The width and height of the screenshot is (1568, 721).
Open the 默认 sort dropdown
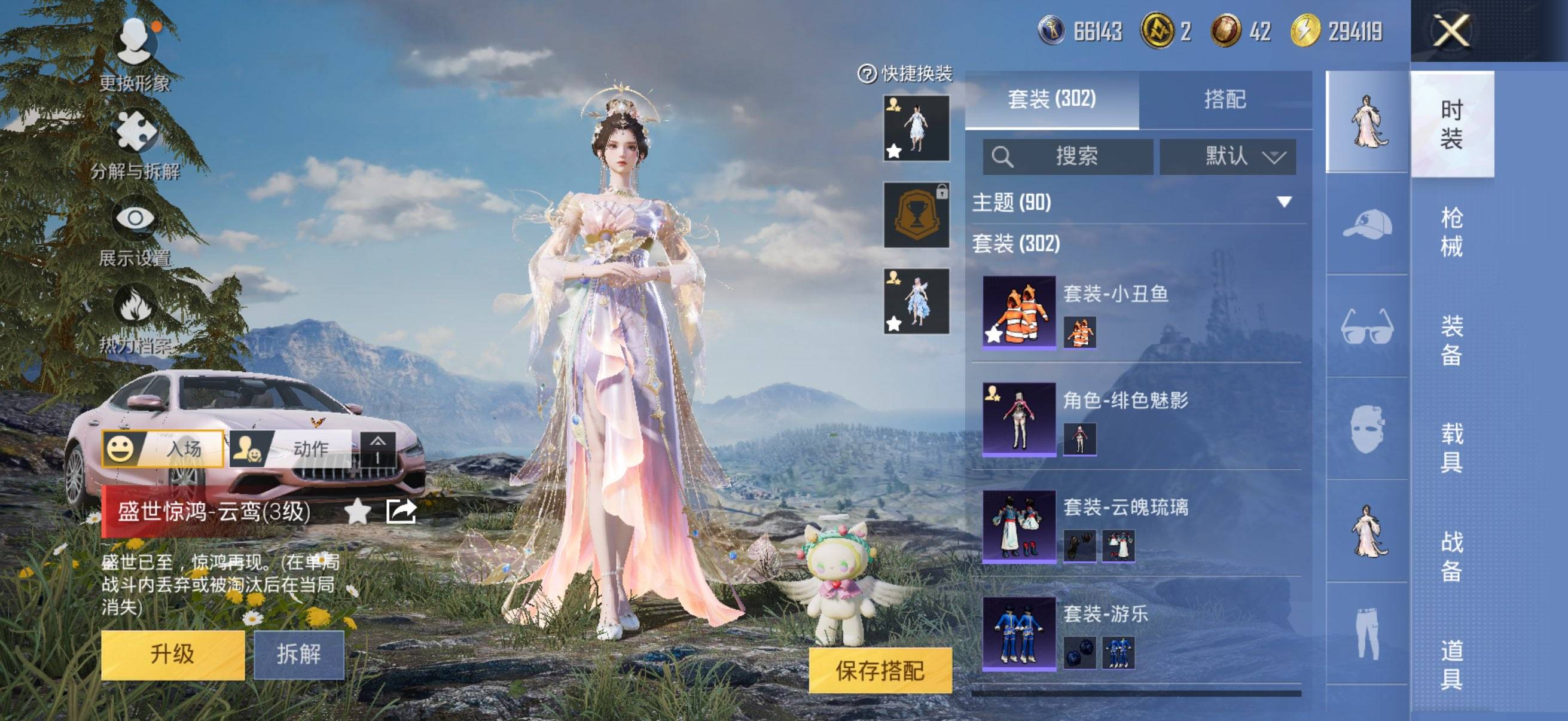[x=1228, y=157]
